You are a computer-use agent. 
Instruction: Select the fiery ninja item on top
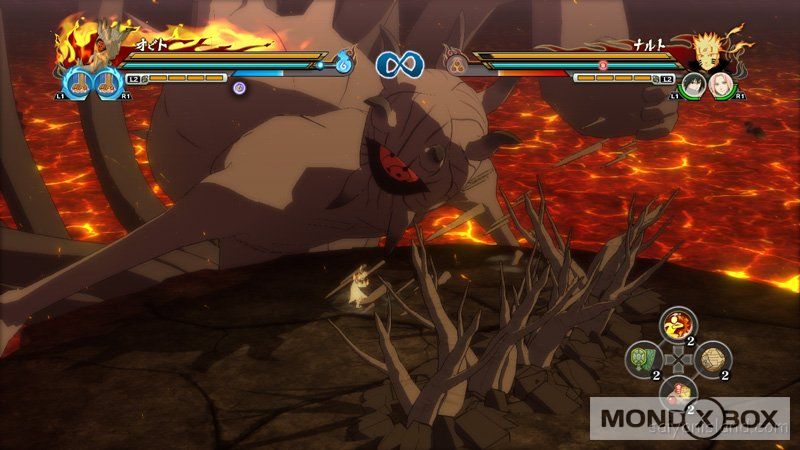677,326
